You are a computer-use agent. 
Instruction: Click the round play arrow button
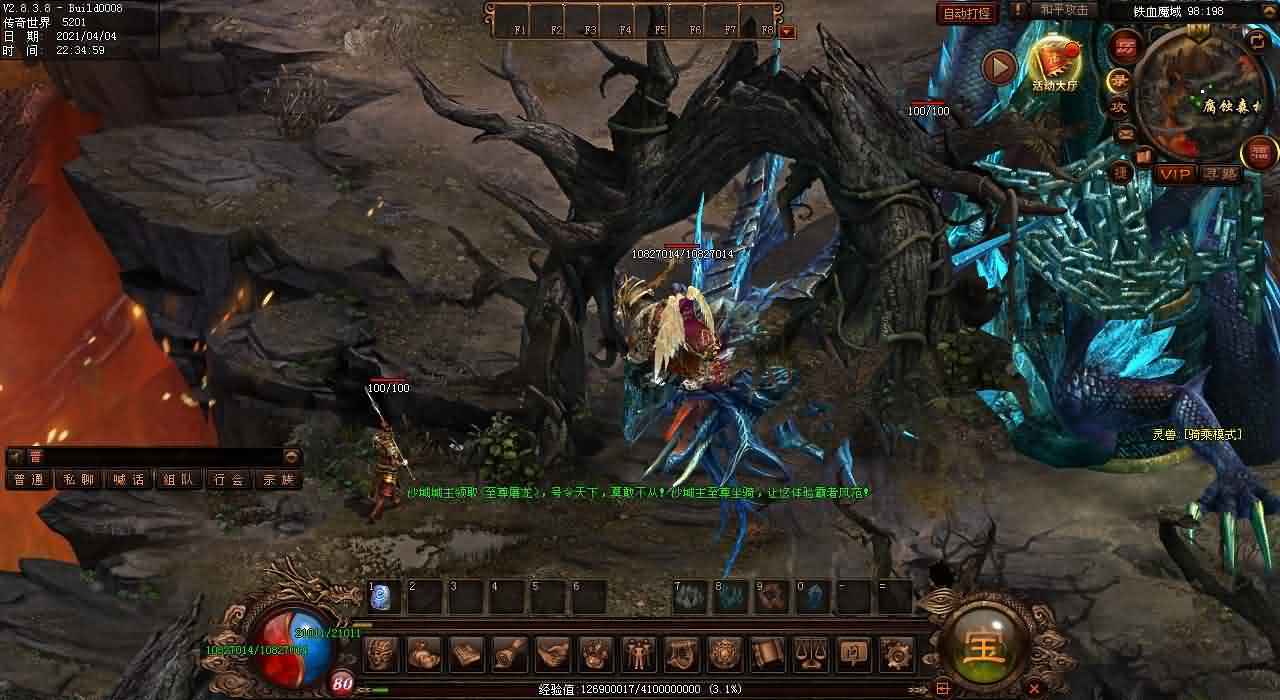pos(998,67)
